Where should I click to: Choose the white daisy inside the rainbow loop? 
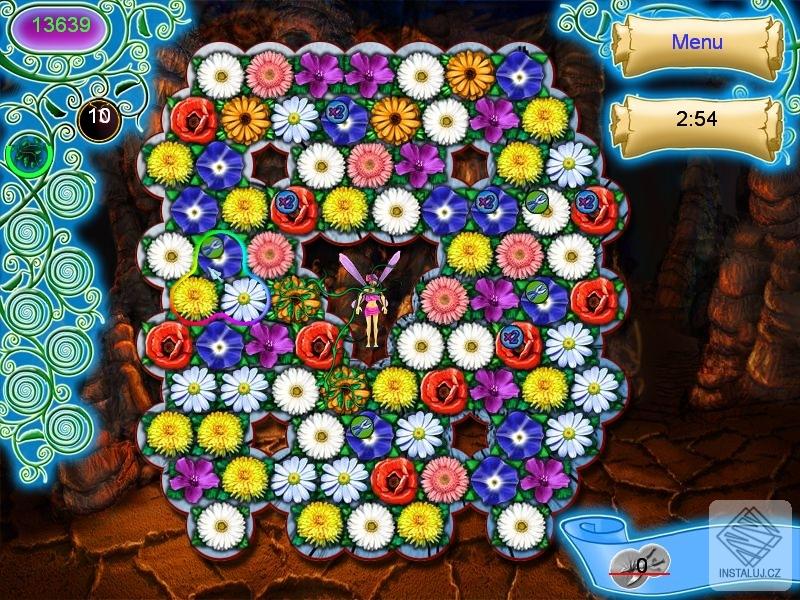[x=245, y=298]
